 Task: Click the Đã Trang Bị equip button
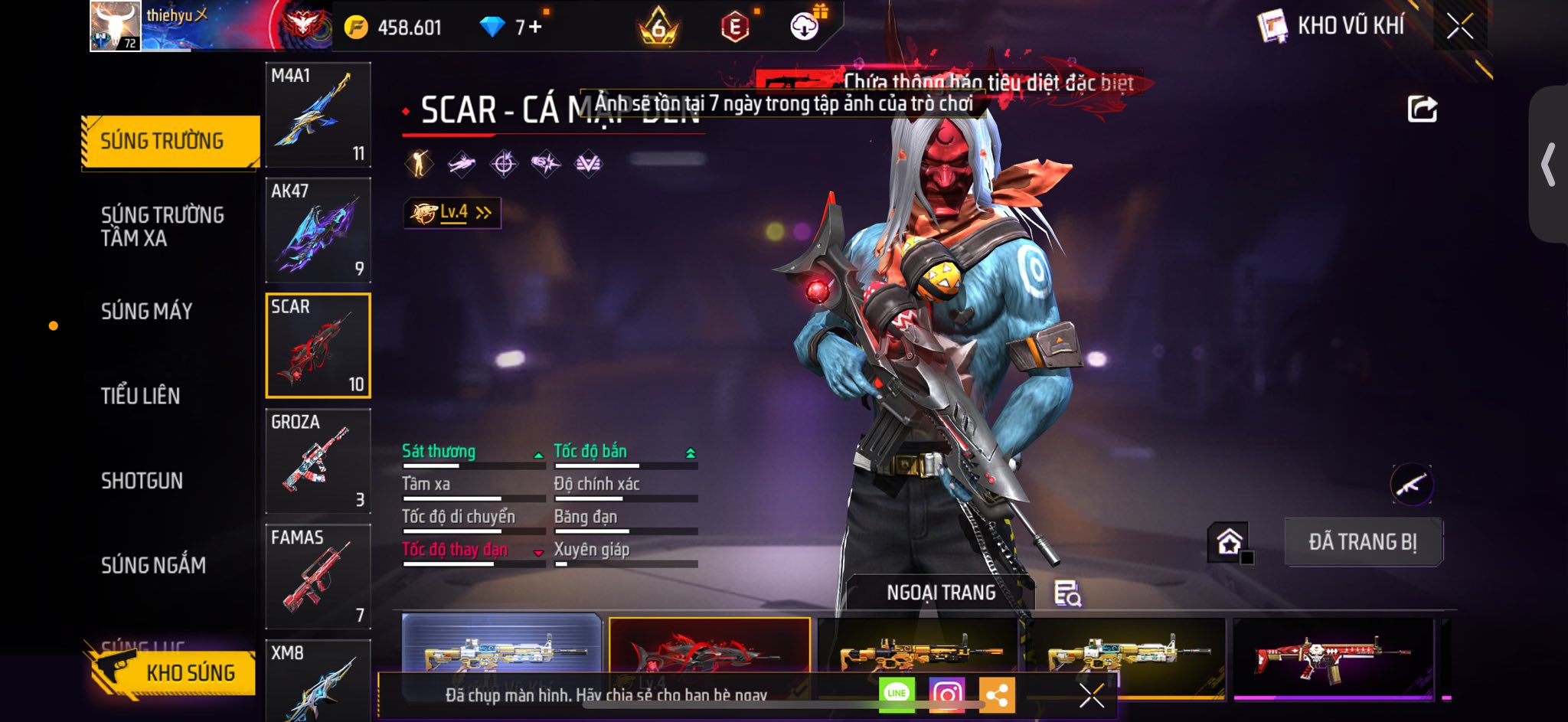pos(1363,542)
